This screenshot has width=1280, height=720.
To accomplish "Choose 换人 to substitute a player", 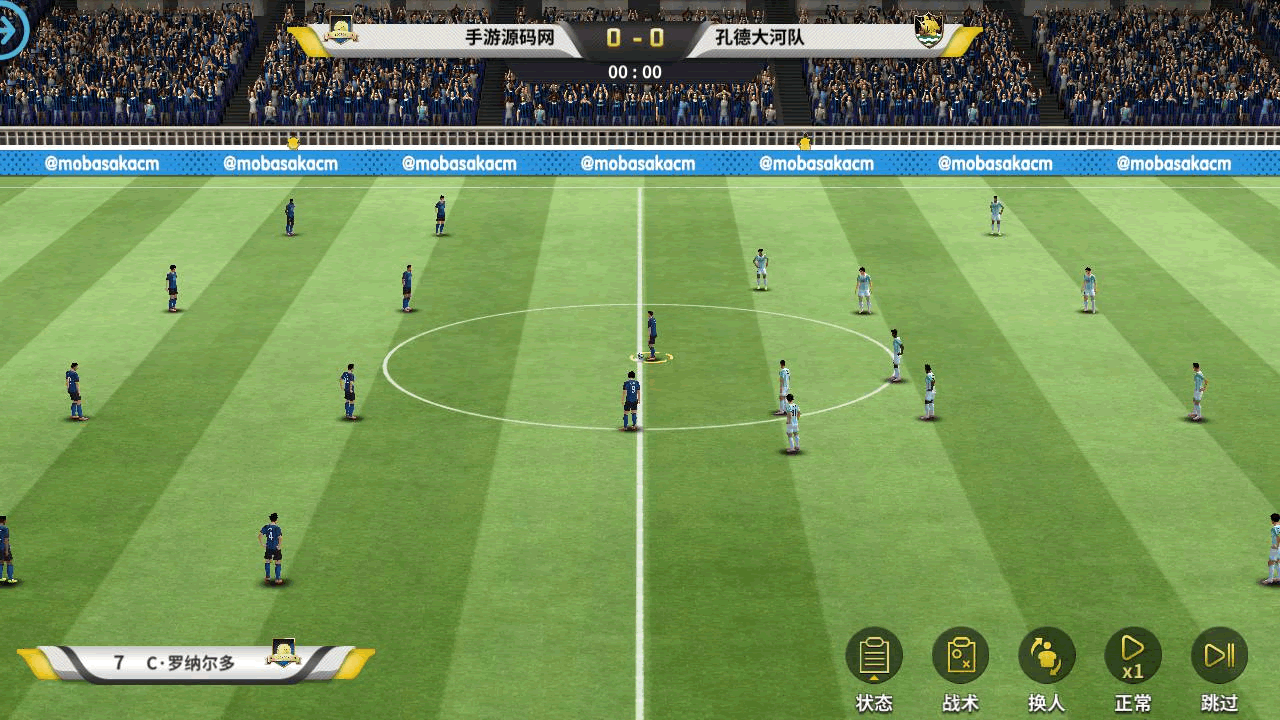I will tap(1046, 657).
